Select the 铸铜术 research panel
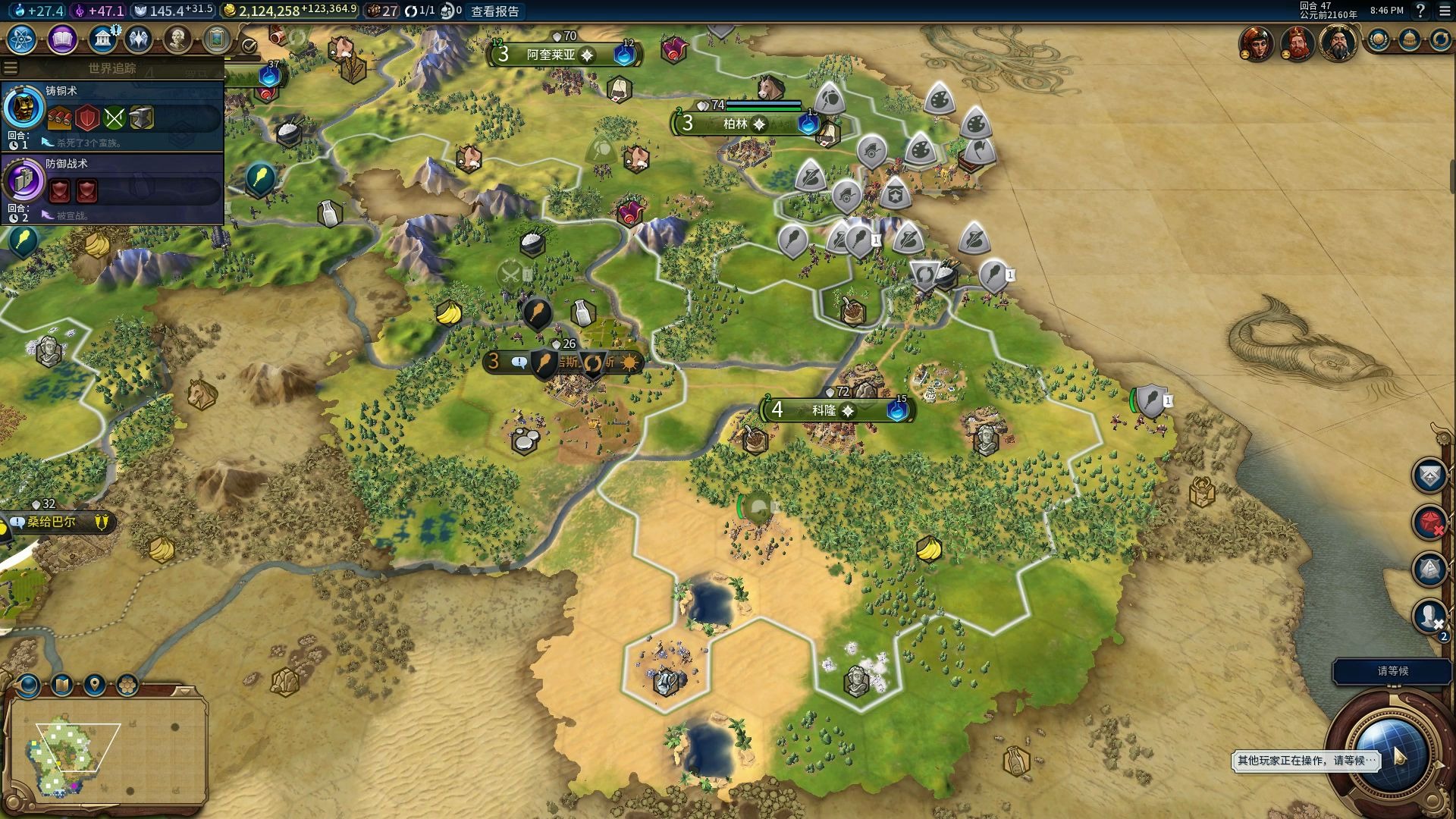This screenshot has height=819, width=1456. [x=112, y=115]
